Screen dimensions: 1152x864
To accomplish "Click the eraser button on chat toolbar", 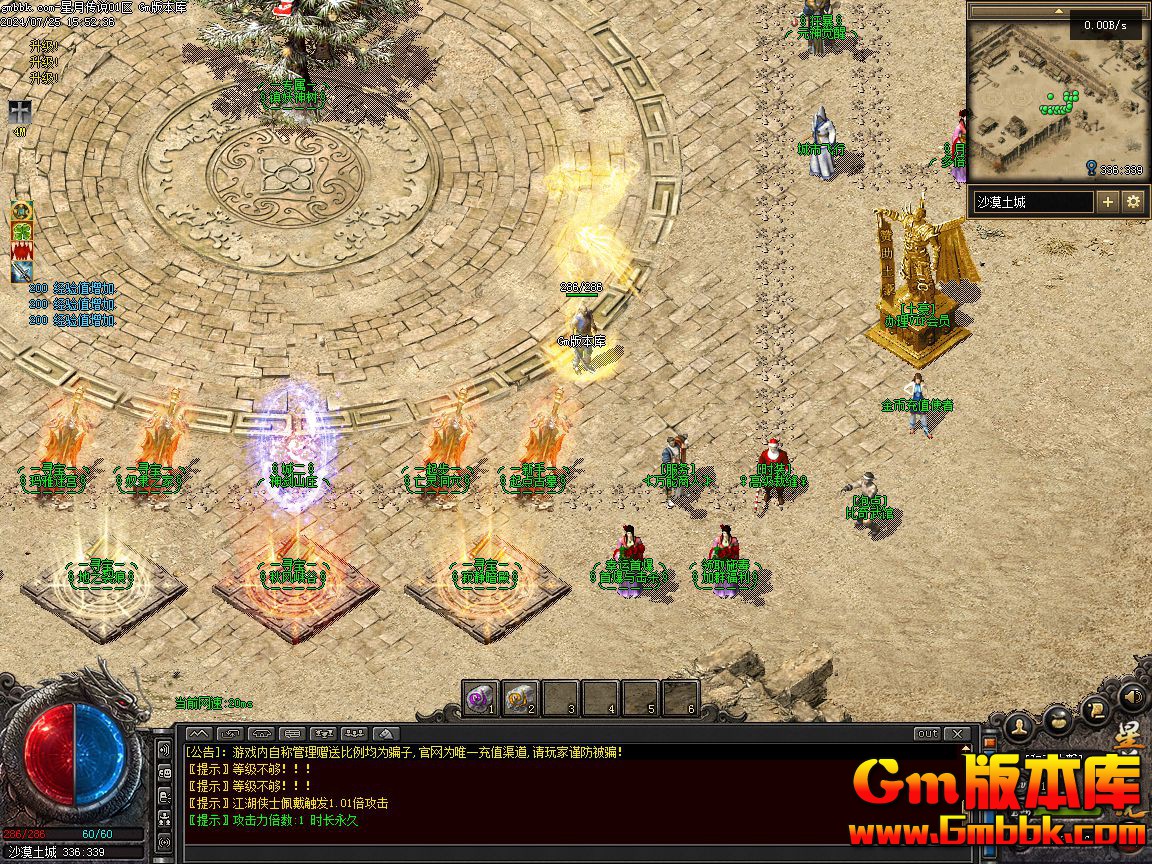I will point(386,734).
